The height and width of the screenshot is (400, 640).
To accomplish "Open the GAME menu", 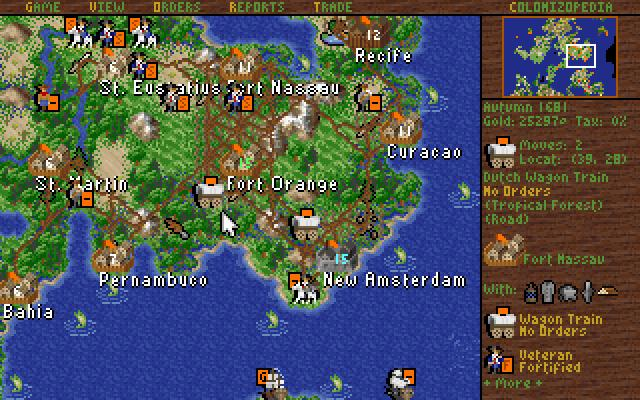I will (46, 6).
